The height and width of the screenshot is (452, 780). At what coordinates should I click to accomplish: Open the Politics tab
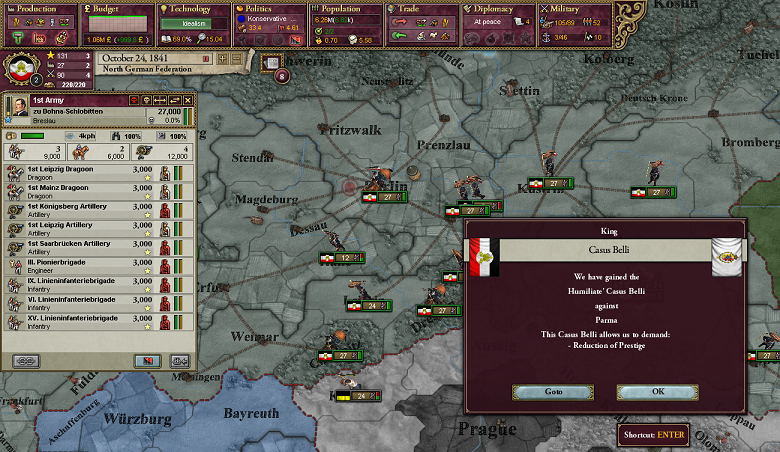(270, 8)
